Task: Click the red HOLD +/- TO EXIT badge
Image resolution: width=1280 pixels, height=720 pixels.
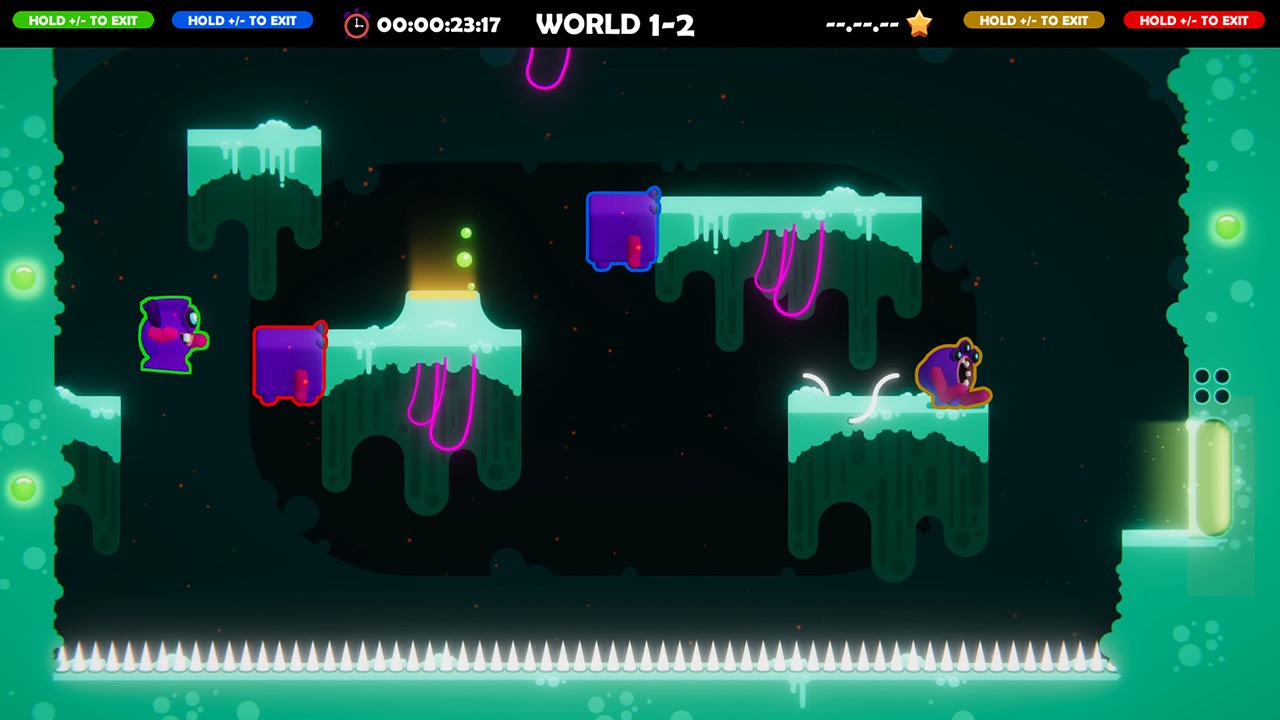Action: pyautogui.click(x=1193, y=20)
